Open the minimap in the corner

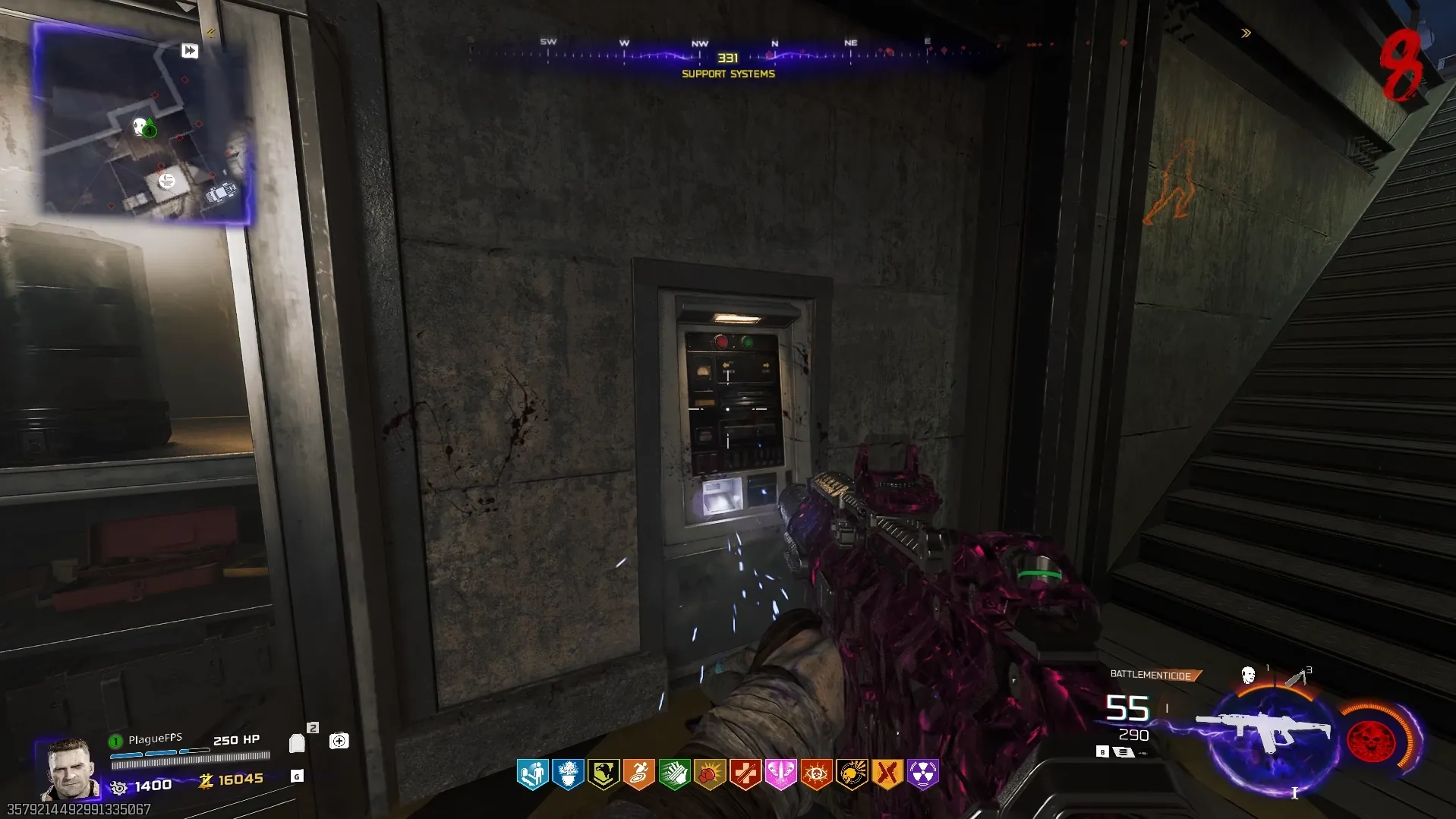pos(144,125)
